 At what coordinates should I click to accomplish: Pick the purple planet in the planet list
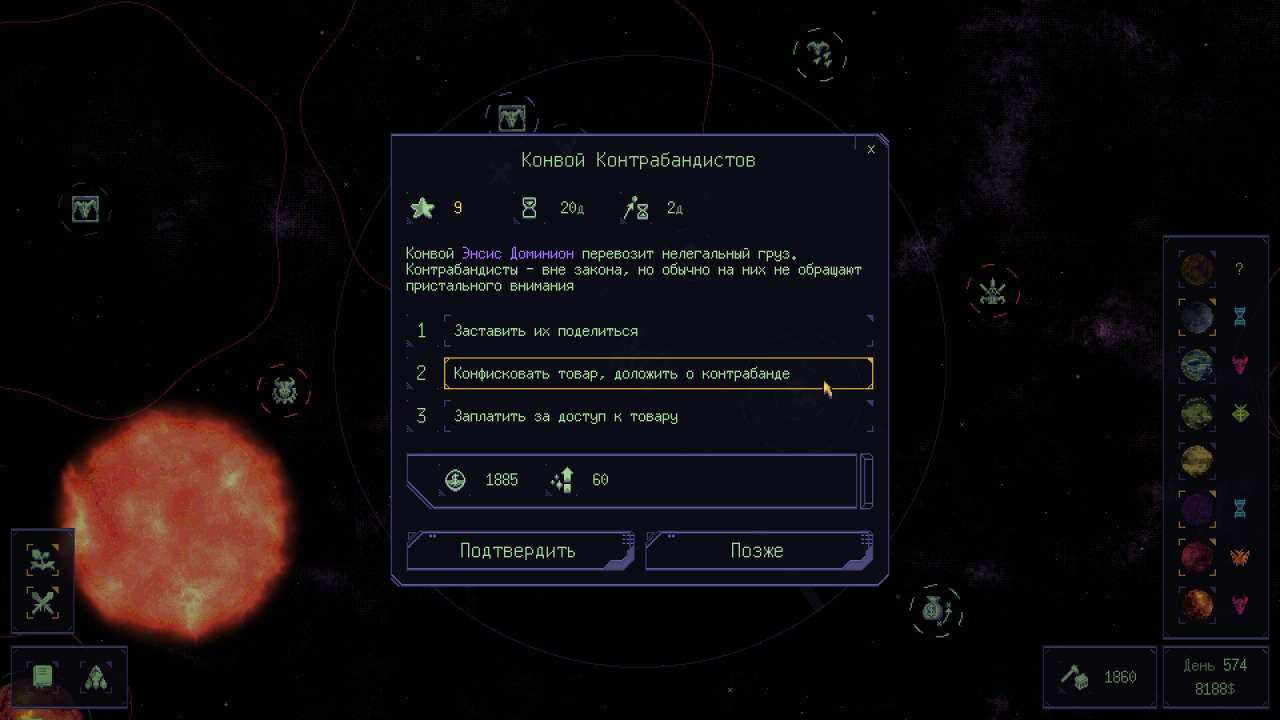pyautogui.click(x=1197, y=508)
